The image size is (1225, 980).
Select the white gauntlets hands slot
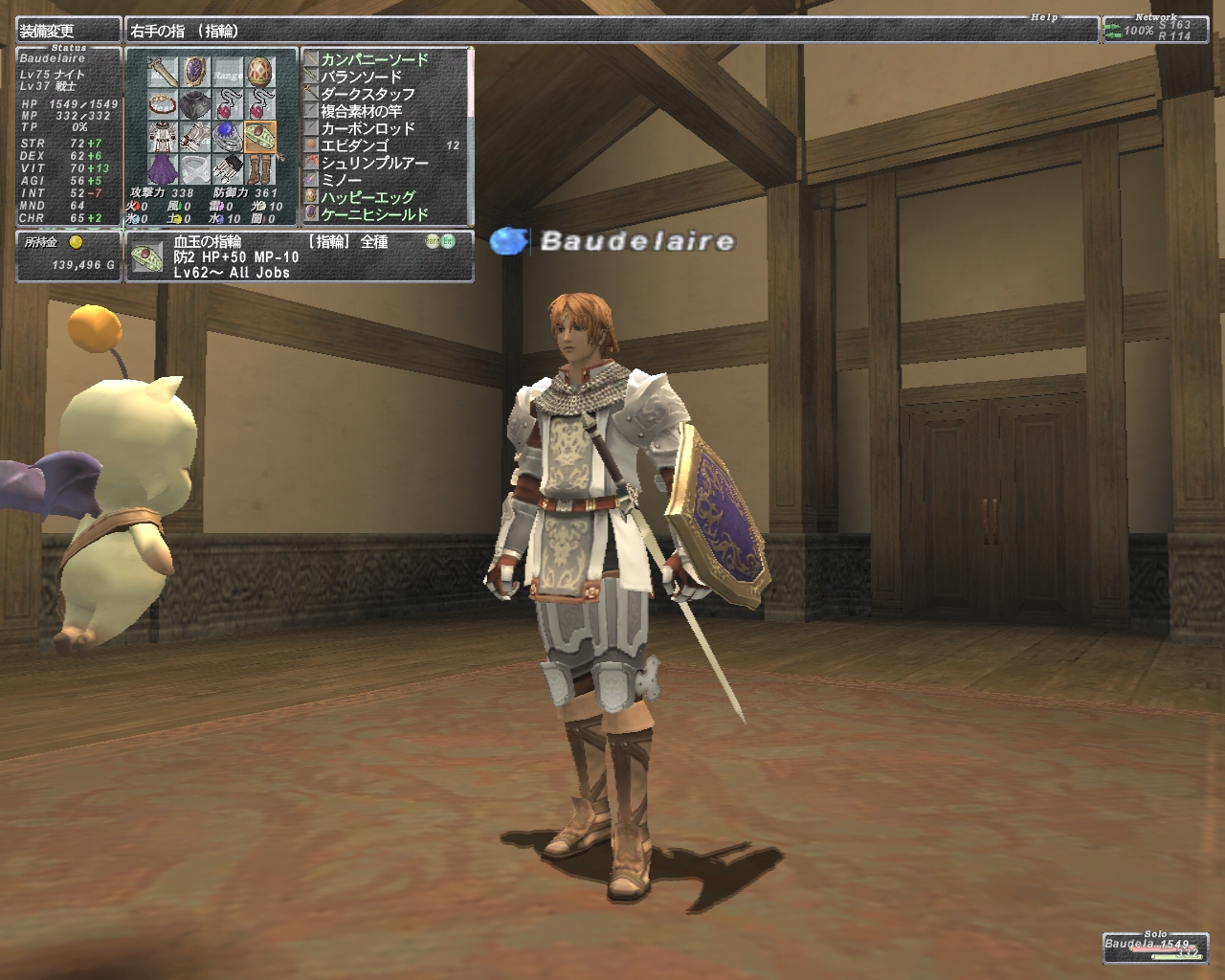click(x=195, y=136)
